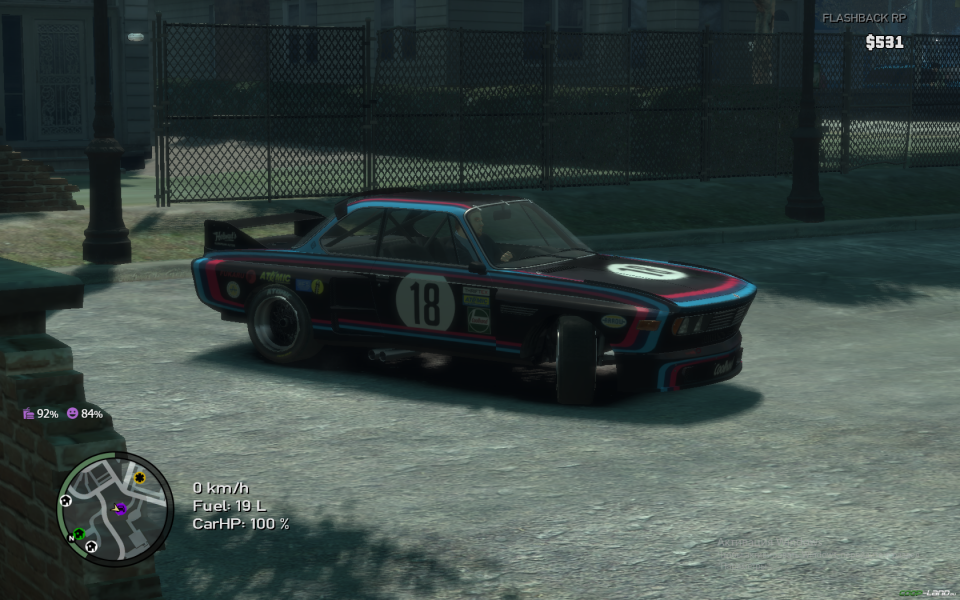The image size is (960, 600).
Task: Click the green house marker on minimap
Action: pyautogui.click(x=79, y=534)
